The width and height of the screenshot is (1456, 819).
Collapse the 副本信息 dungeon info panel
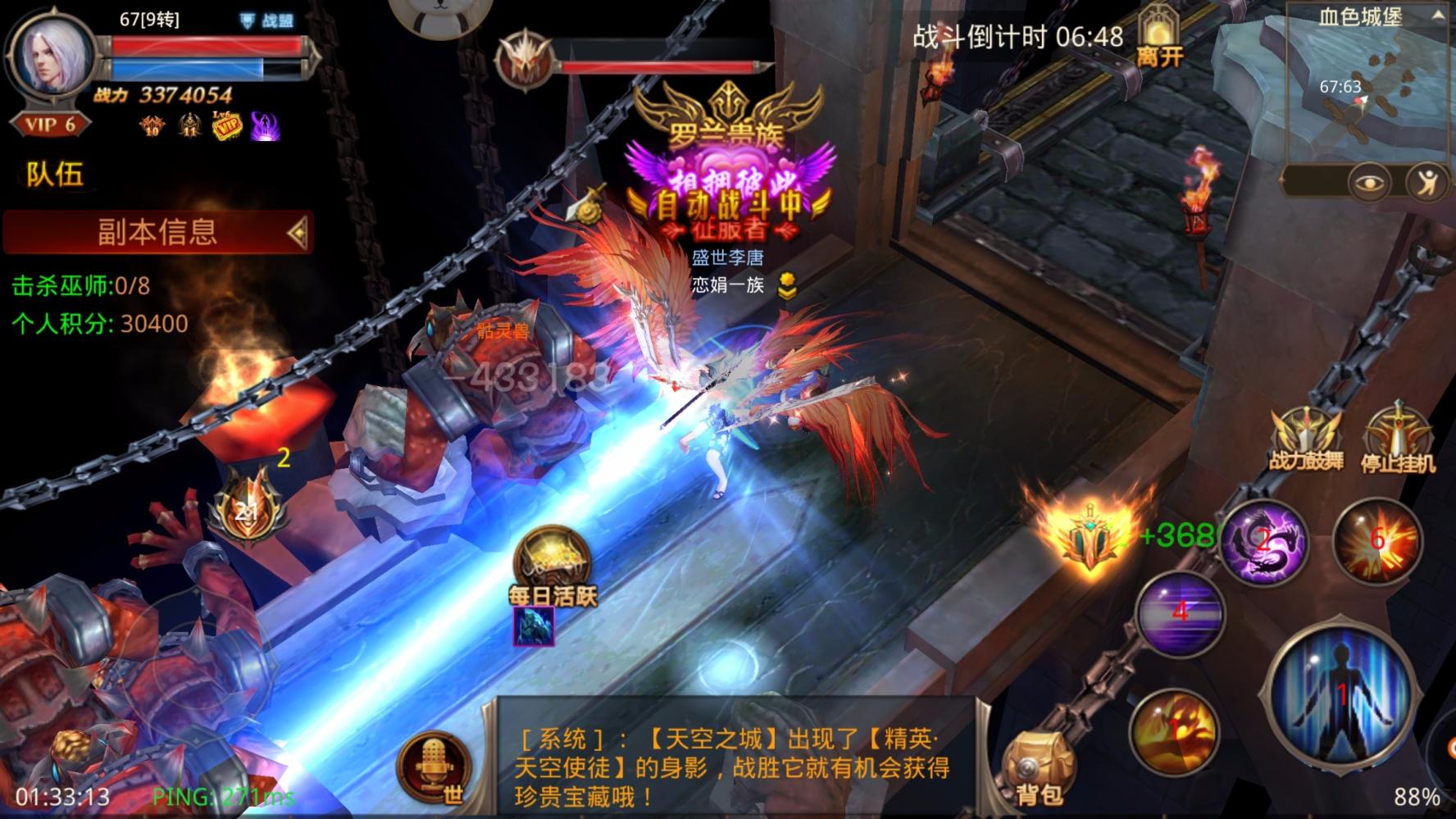pyautogui.click(x=298, y=232)
